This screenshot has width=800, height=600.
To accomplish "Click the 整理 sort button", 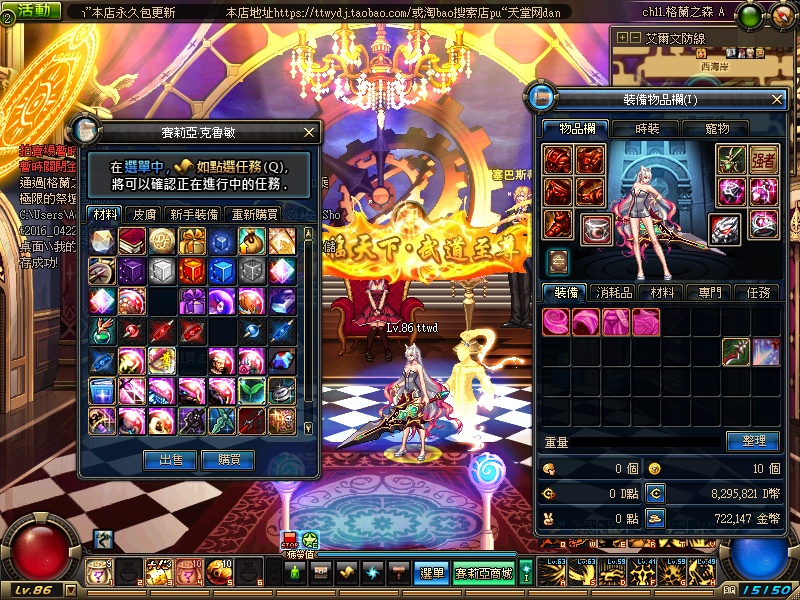I will pos(752,441).
